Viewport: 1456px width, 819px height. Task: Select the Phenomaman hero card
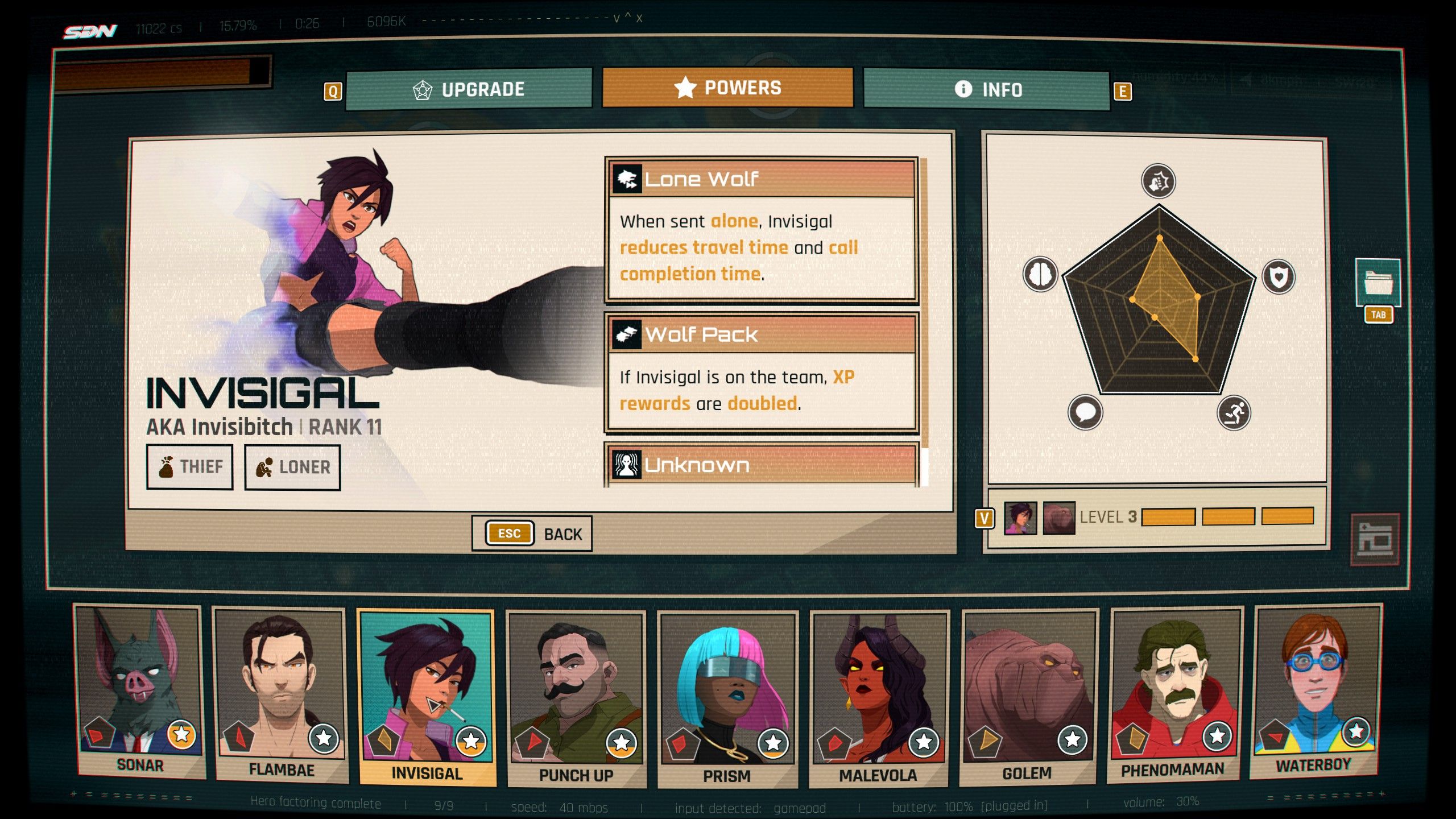[x=1174, y=693]
